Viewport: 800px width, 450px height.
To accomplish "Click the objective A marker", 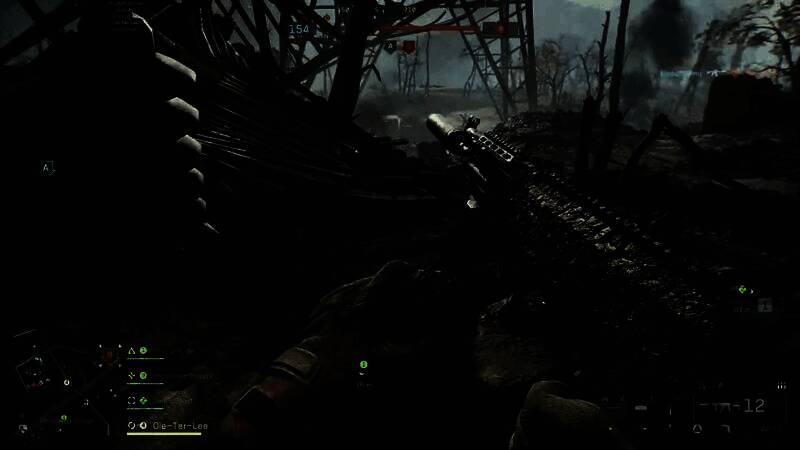I will click(46, 168).
